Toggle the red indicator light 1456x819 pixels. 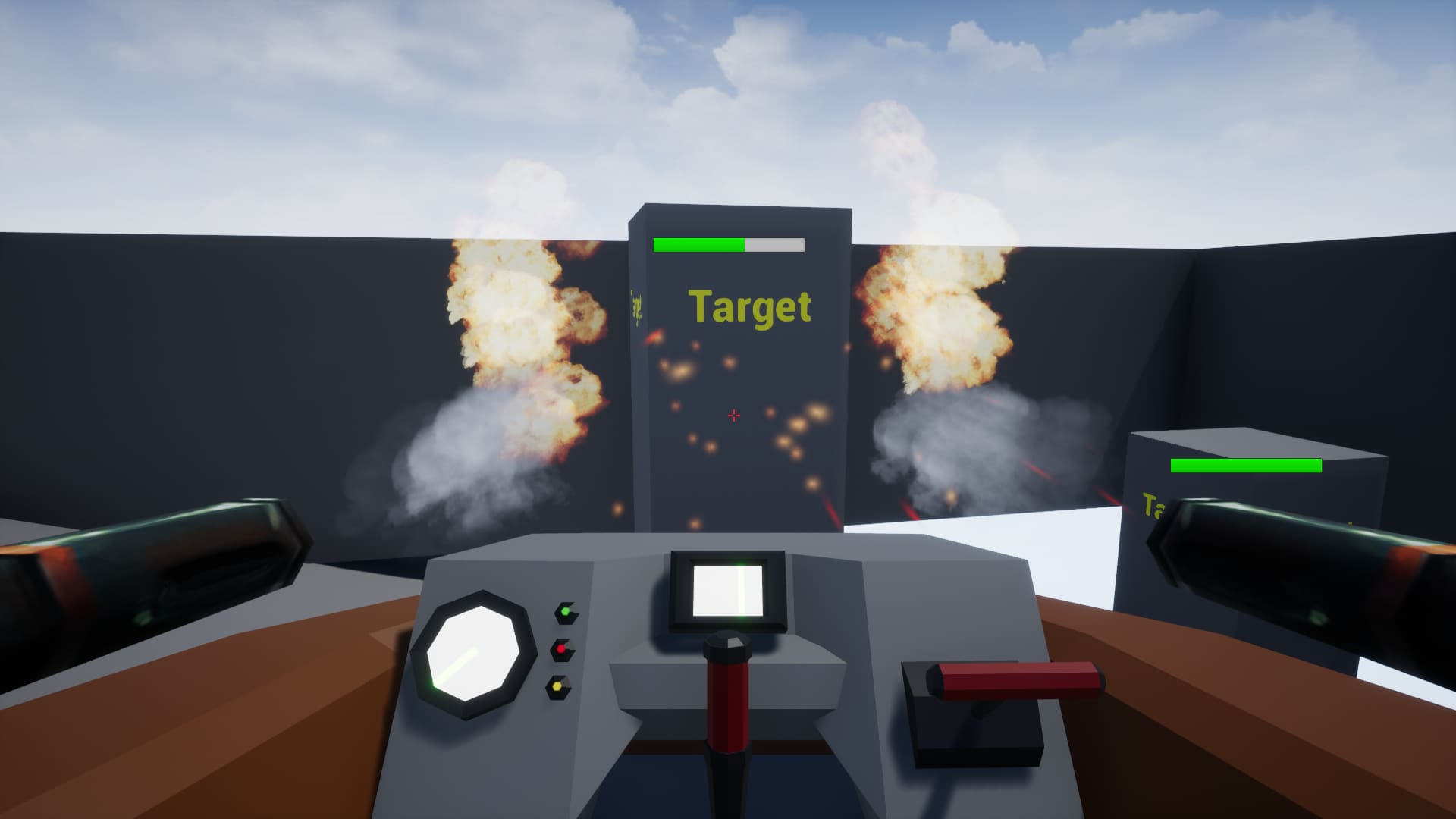tap(559, 648)
